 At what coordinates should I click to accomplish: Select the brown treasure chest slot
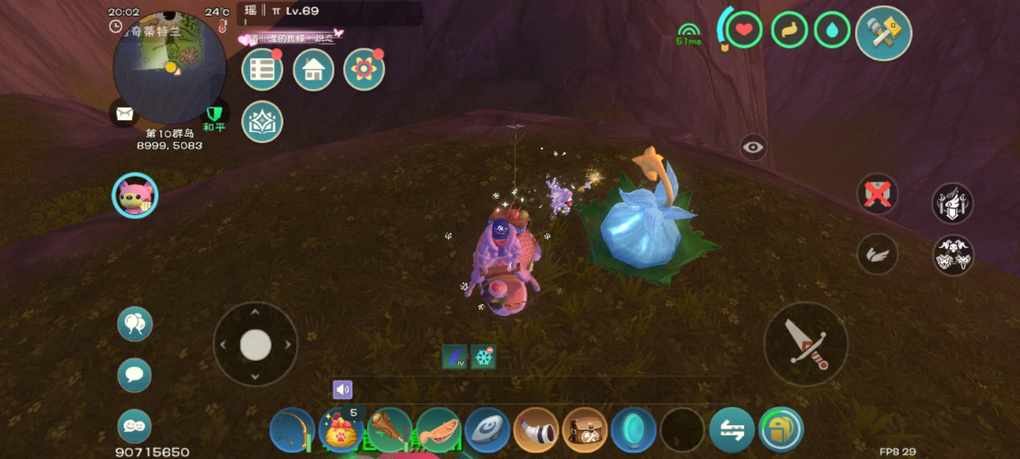[585, 431]
